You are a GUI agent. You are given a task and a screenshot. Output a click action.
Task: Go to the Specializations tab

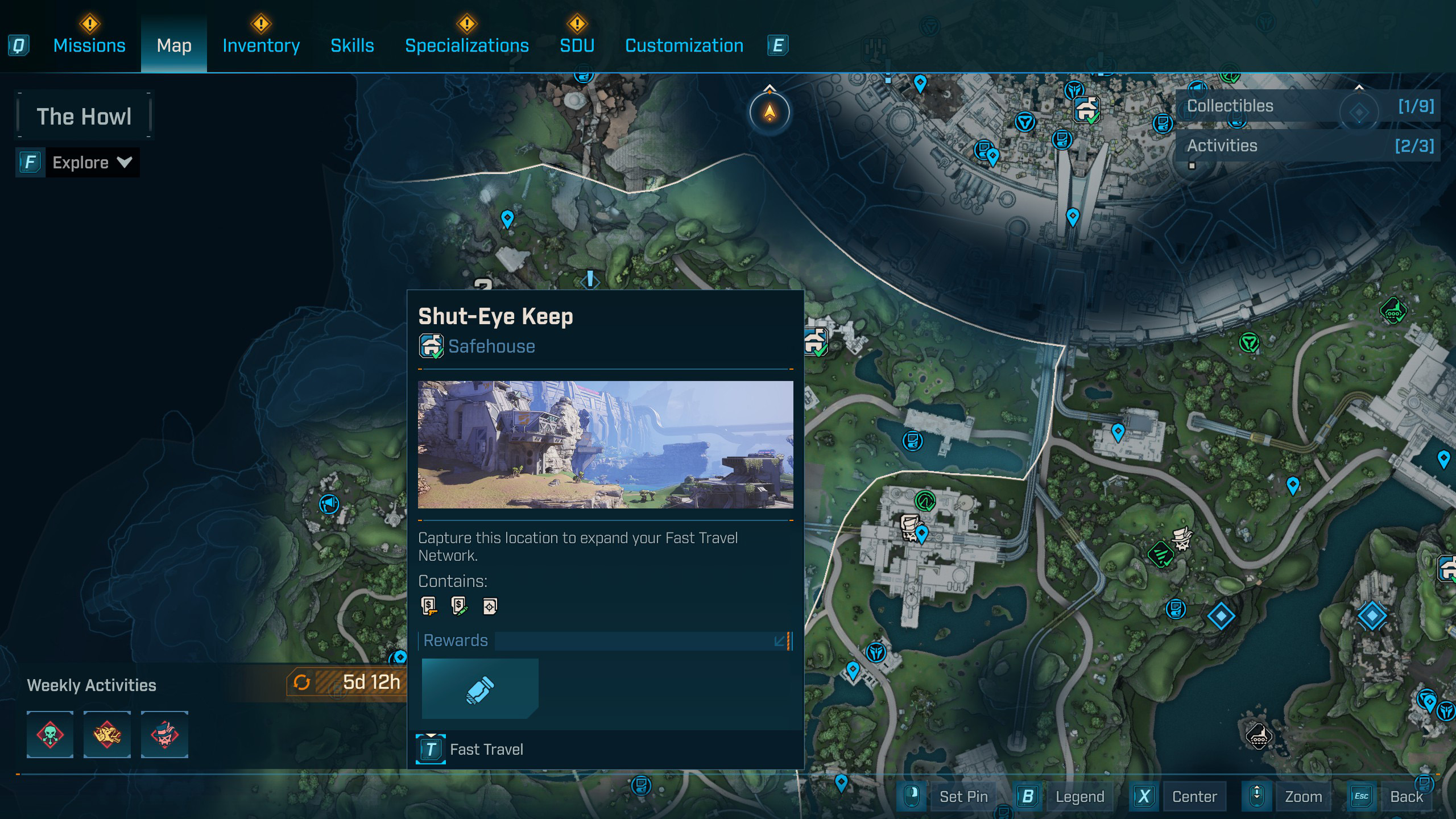[x=466, y=45]
